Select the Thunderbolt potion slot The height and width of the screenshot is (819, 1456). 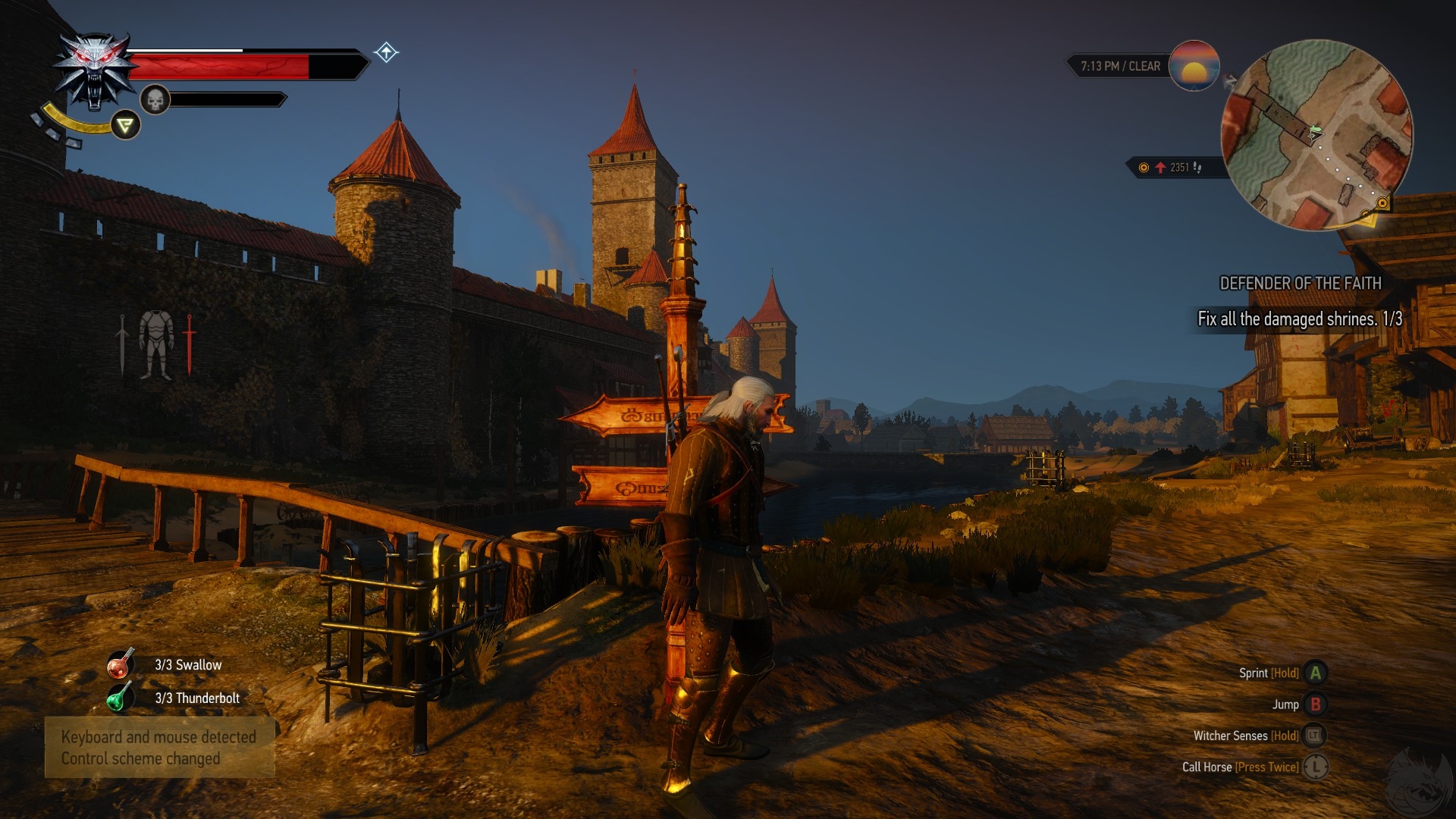(119, 698)
